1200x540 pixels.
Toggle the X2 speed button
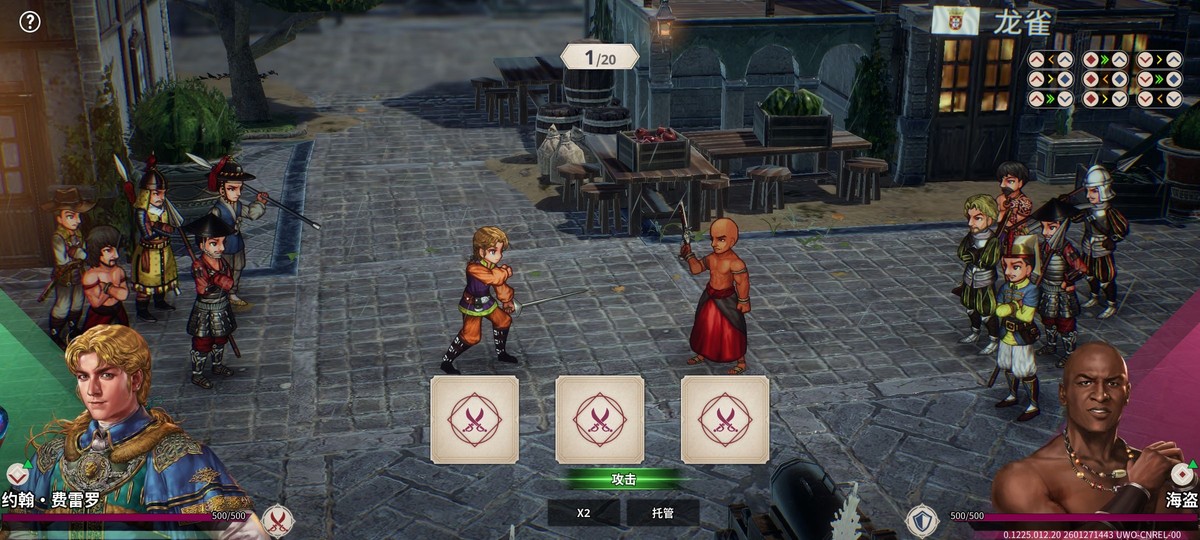click(584, 513)
